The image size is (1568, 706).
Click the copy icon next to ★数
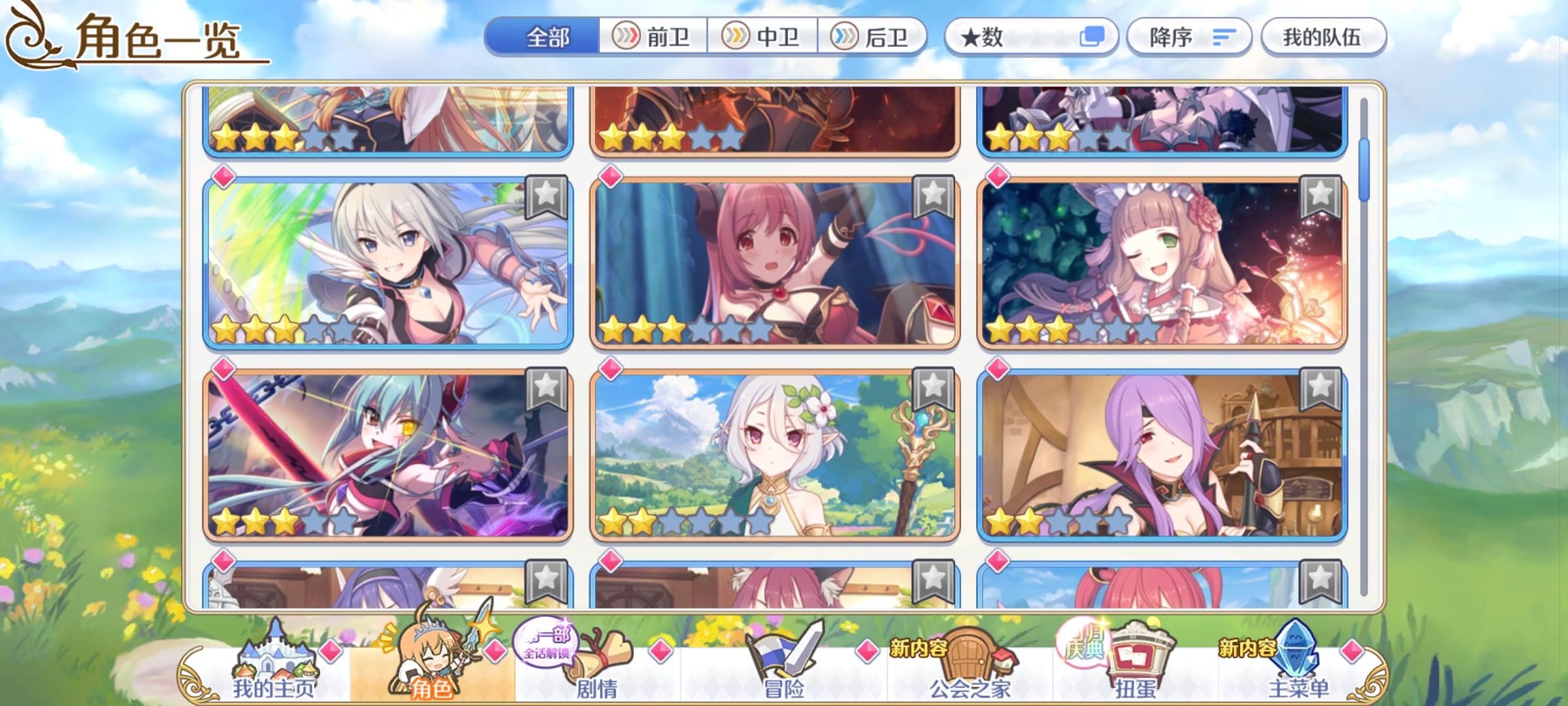pyautogui.click(x=1094, y=37)
